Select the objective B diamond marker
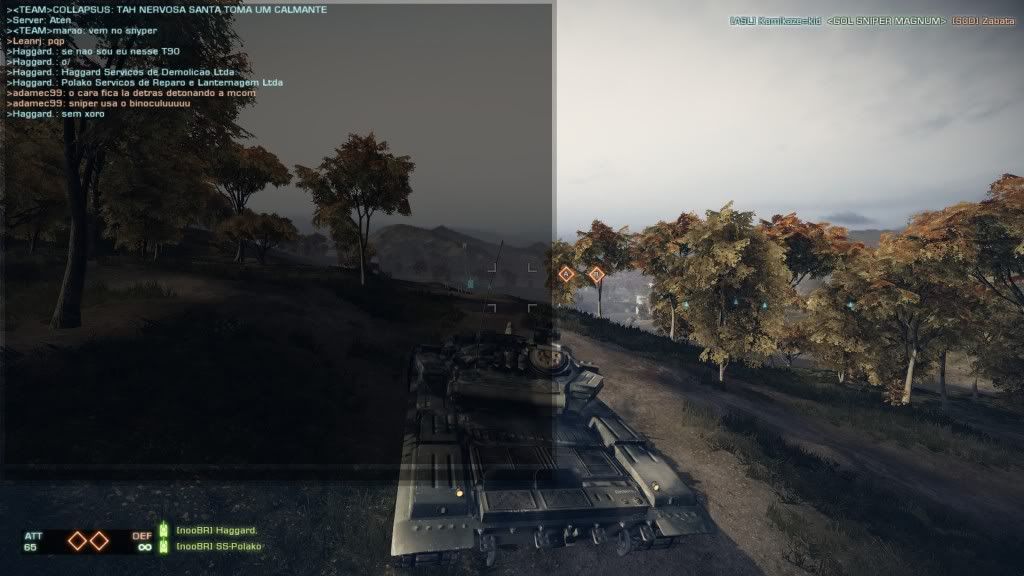 (x=596, y=273)
